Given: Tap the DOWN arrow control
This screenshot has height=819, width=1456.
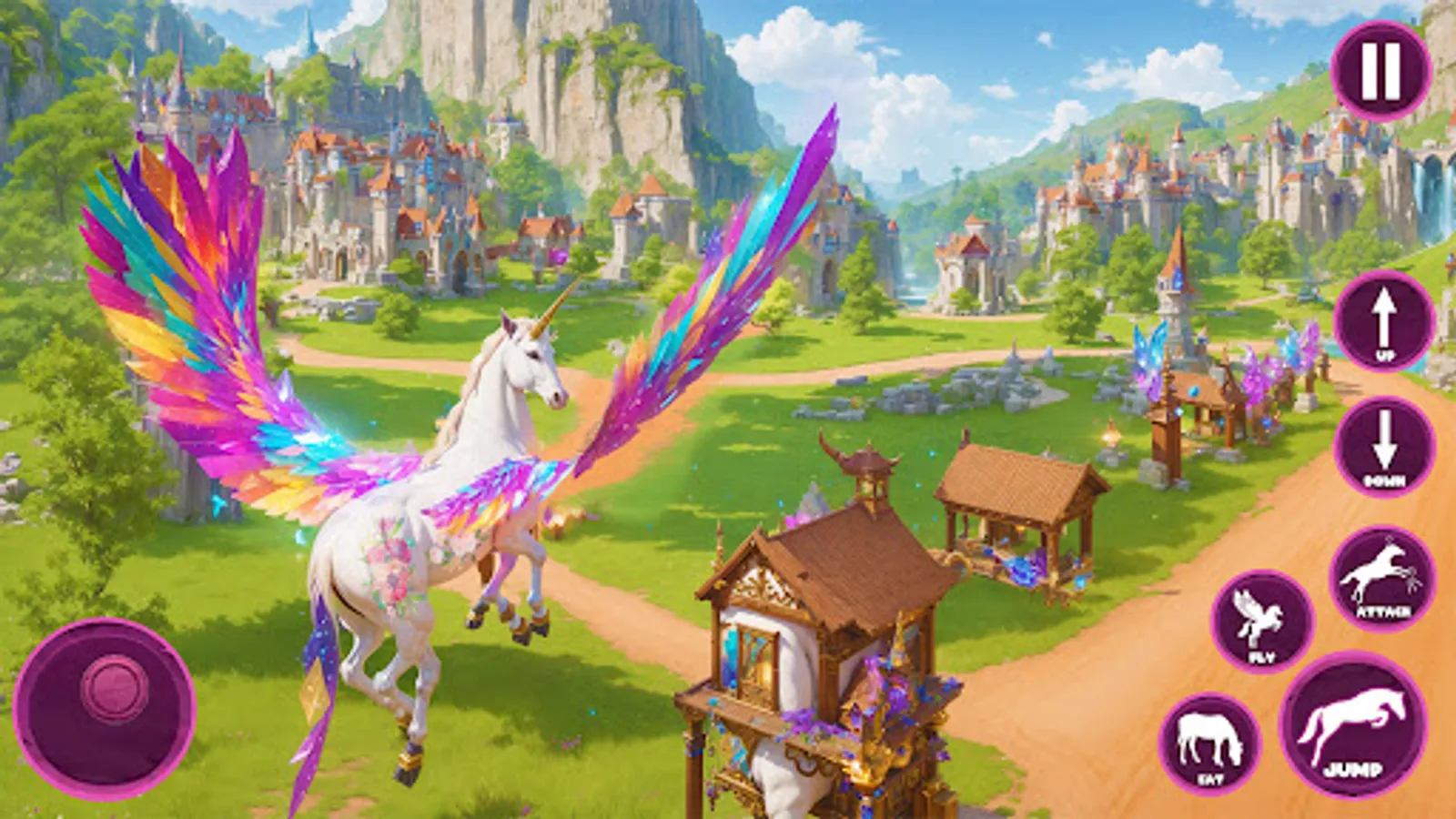Looking at the screenshot, I should [x=1384, y=446].
